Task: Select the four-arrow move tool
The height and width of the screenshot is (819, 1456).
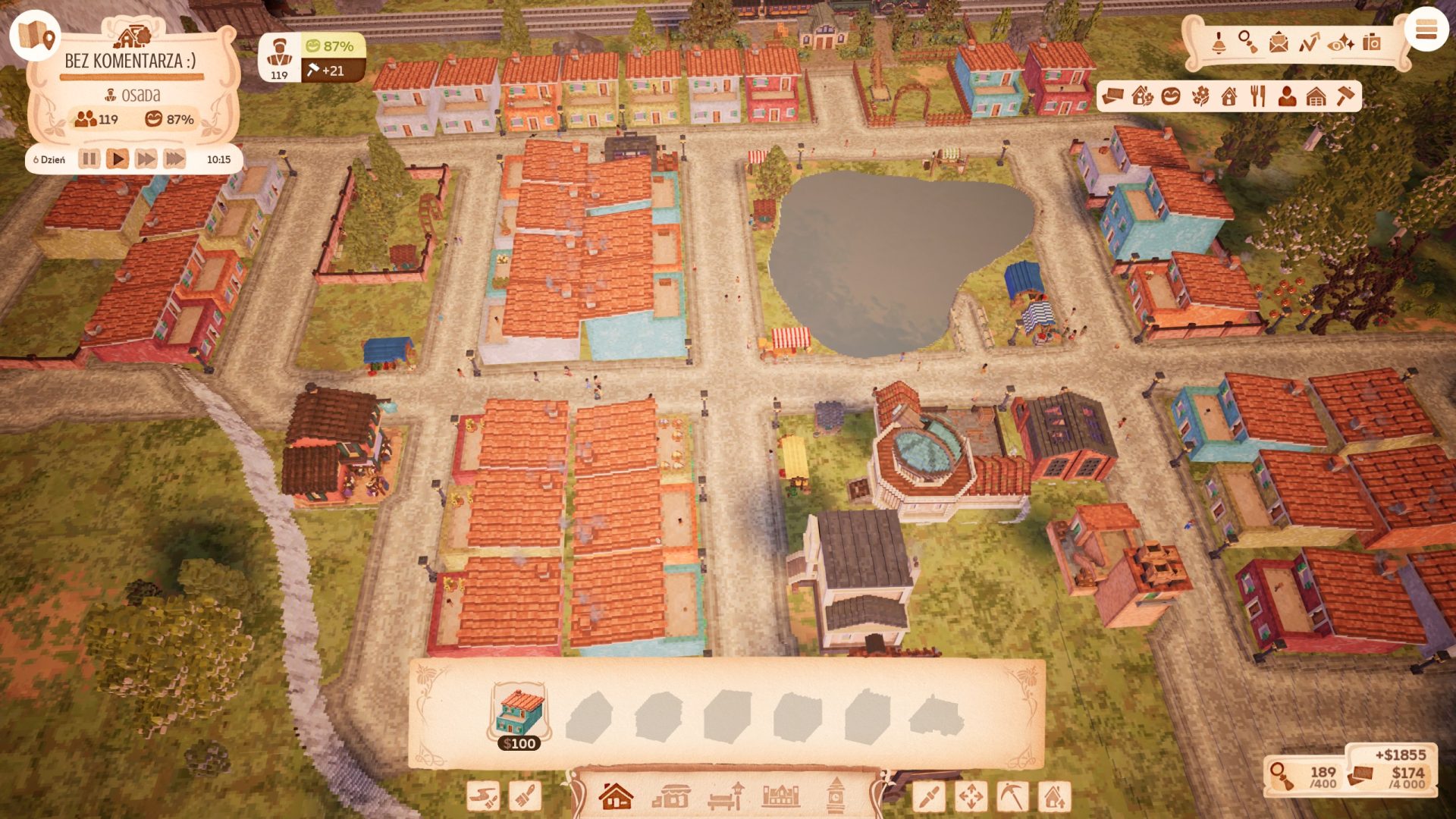Action: pos(971,796)
